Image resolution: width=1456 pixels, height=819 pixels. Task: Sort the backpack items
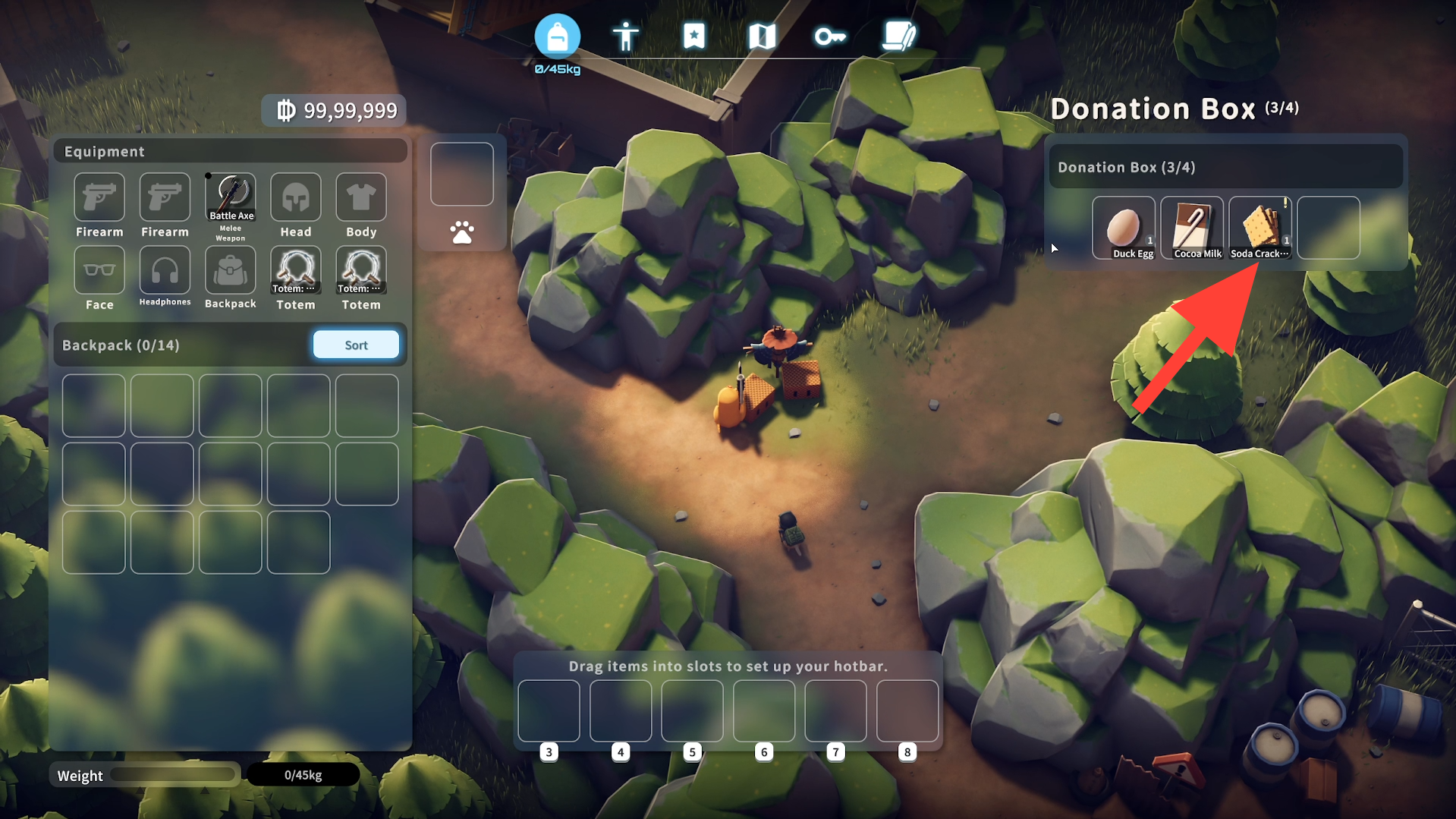click(356, 345)
